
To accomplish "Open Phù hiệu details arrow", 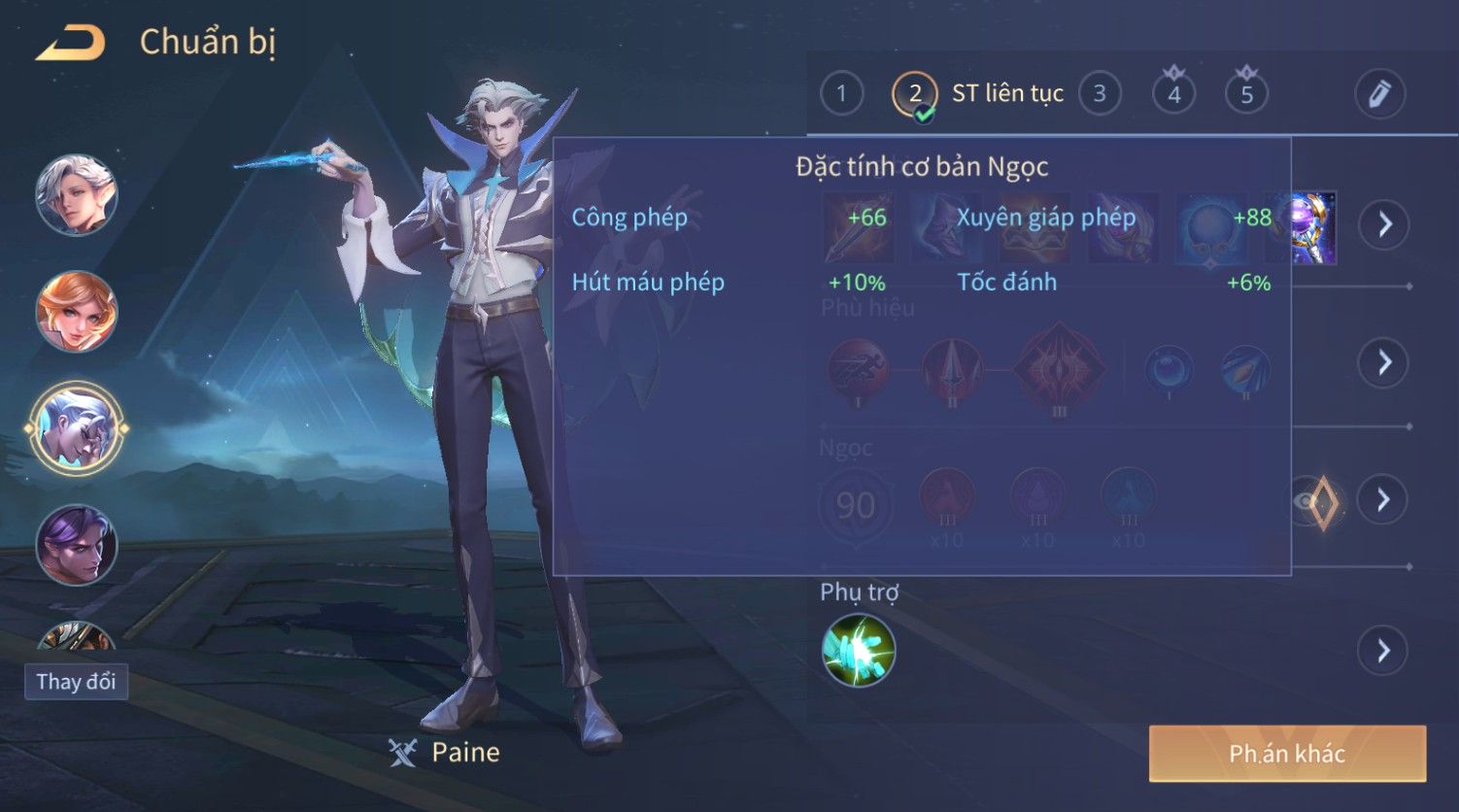I will [1384, 362].
